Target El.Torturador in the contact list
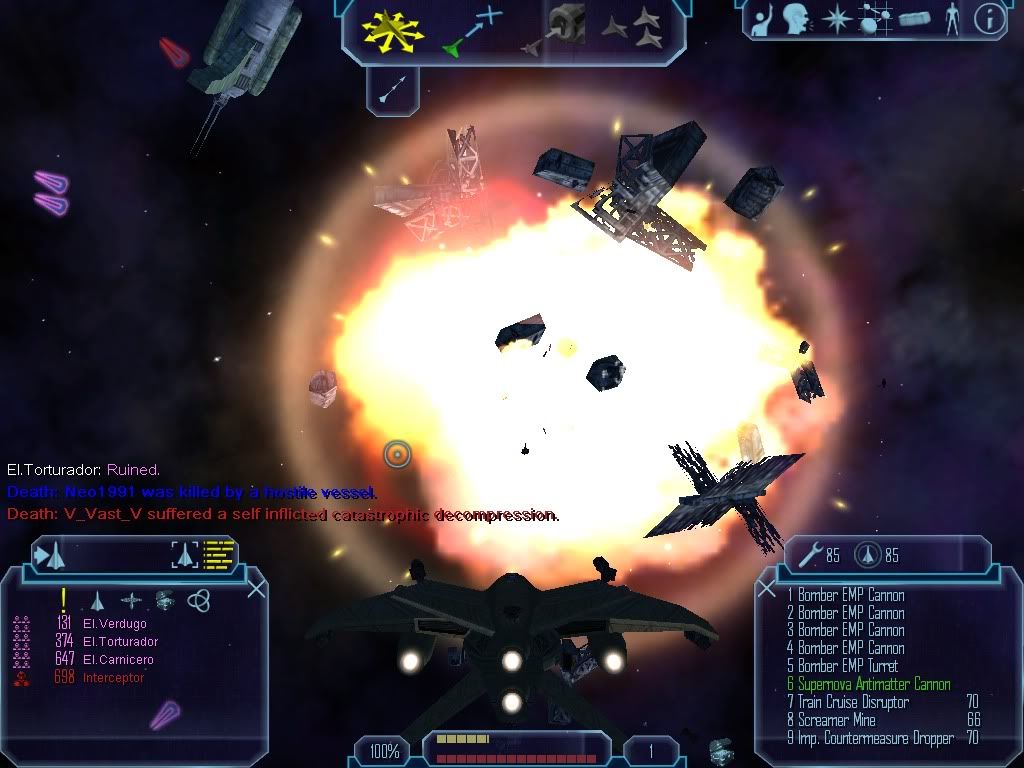Viewport: 1024px width, 768px height. [120, 642]
